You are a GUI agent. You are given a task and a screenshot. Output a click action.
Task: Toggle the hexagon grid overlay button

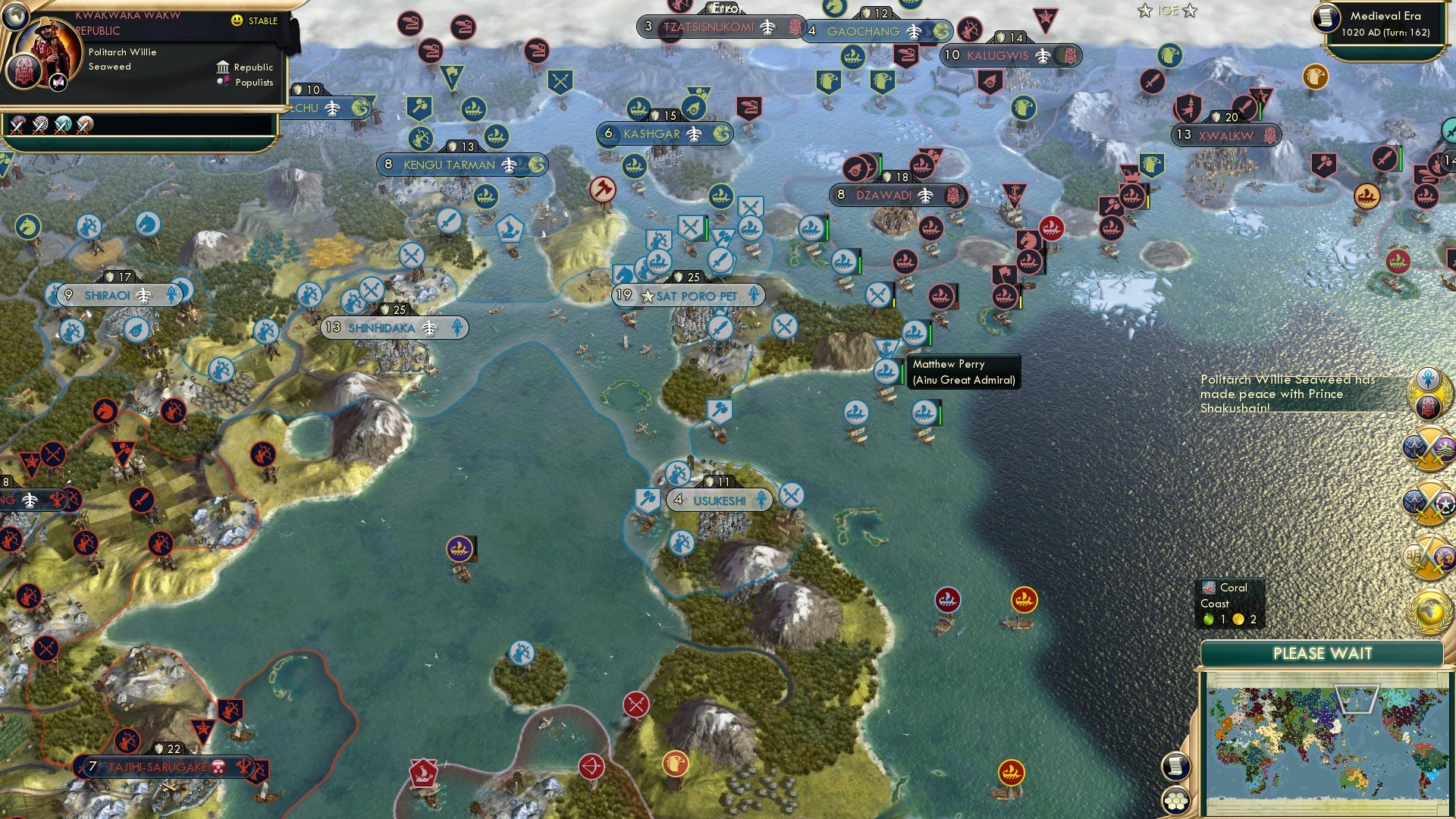pos(1175,800)
